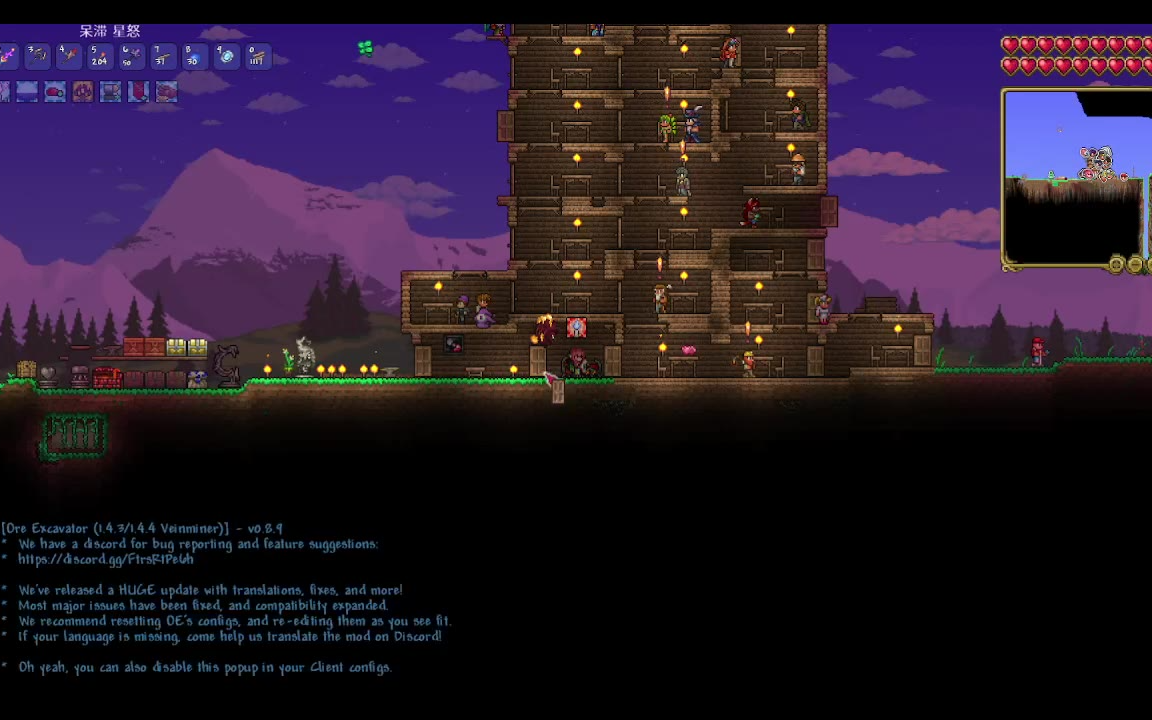
Task: Click the red banner buff icon
Action: point(138,92)
